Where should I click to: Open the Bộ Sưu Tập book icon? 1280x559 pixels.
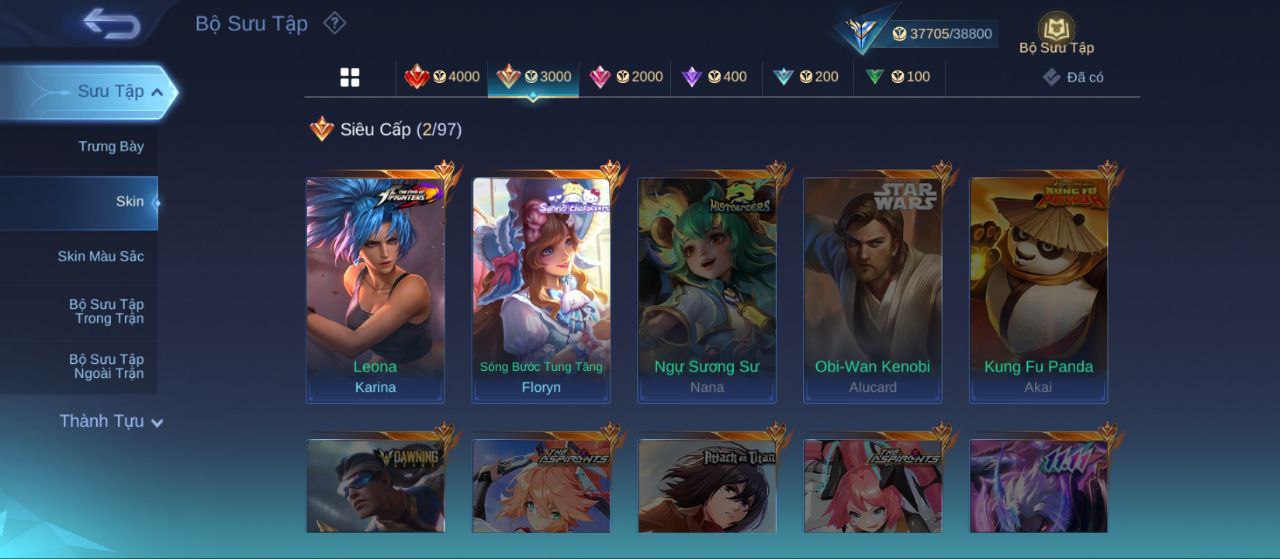[x=1056, y=32]
